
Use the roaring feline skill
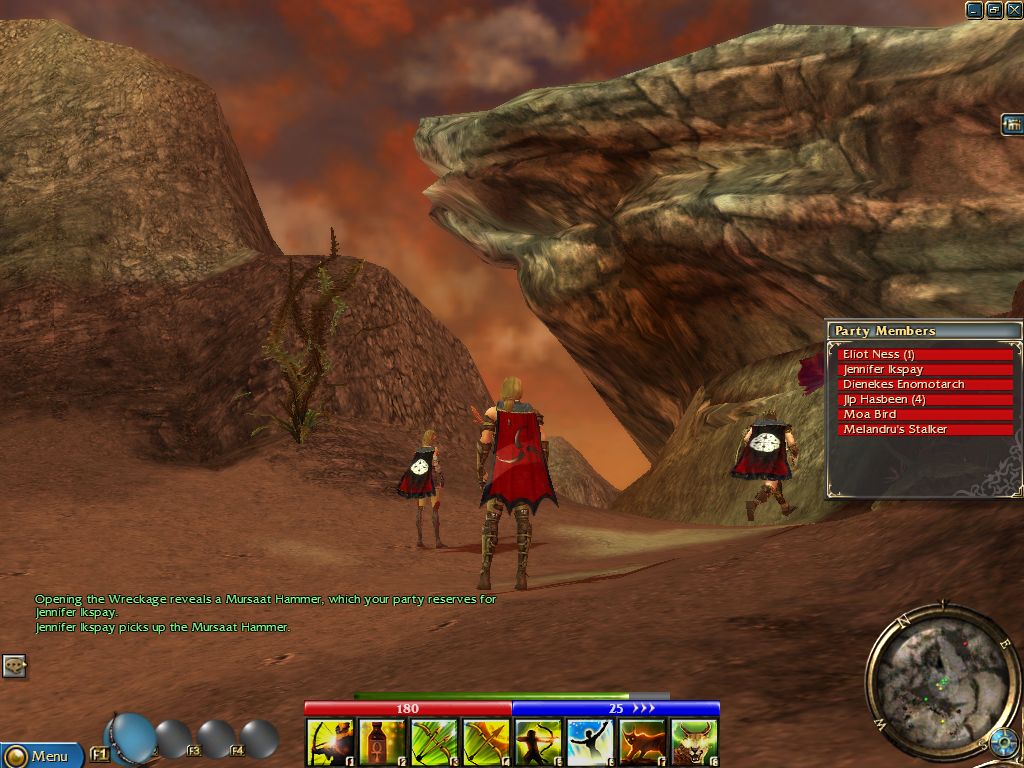click(x=694, y=742)
